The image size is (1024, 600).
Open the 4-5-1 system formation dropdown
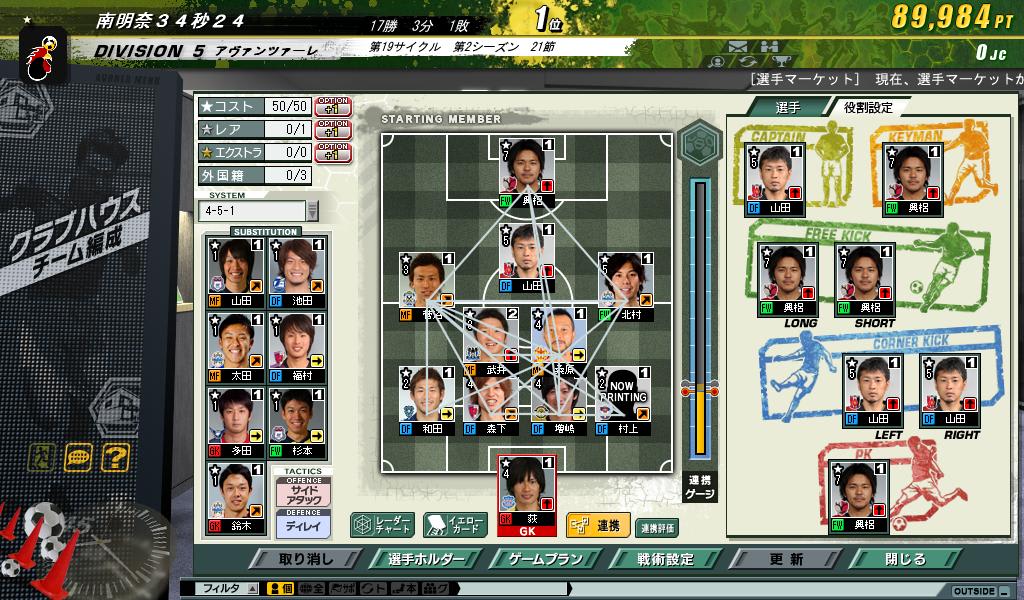tap(312, 211)
